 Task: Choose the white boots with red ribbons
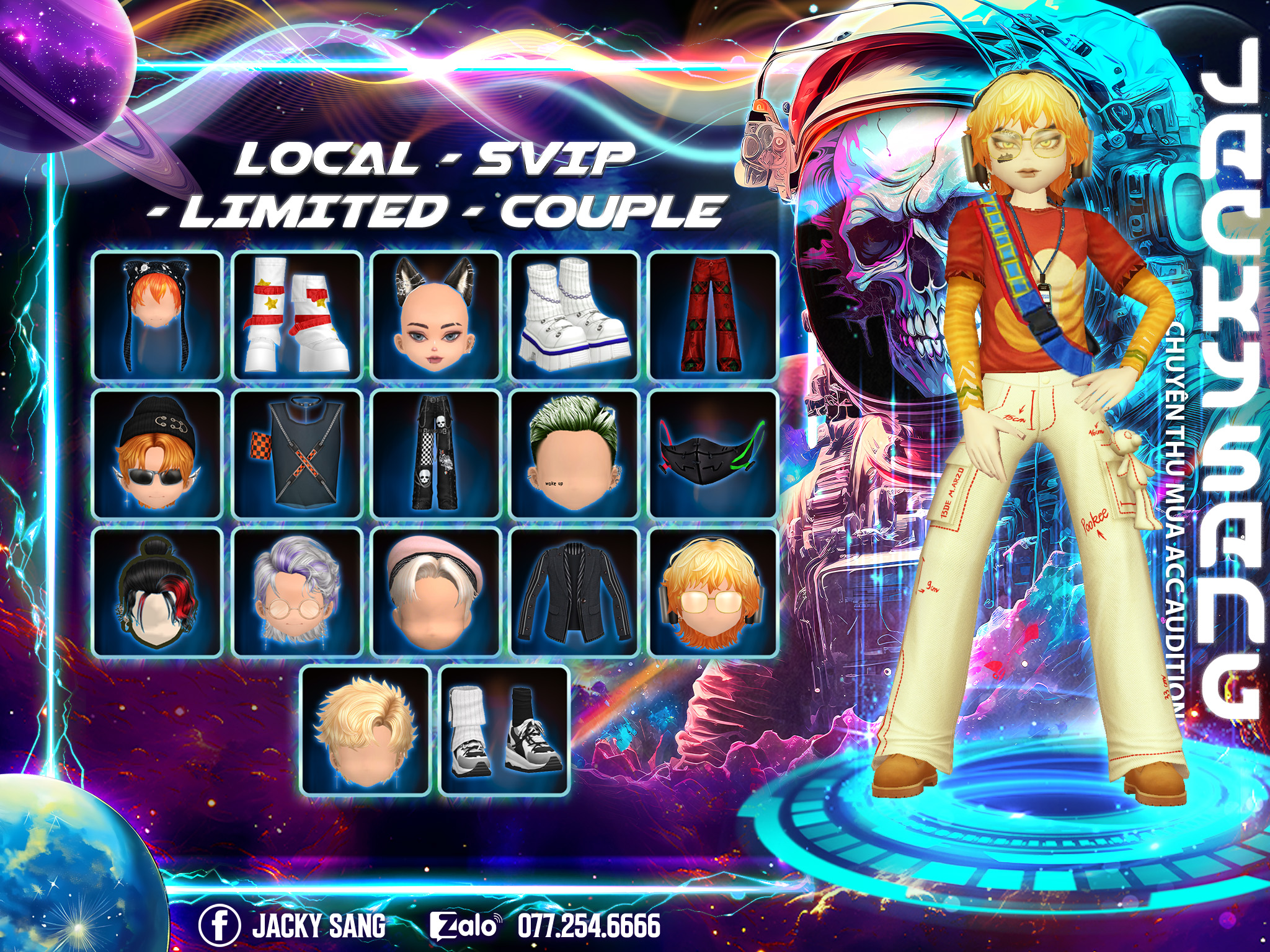tap(296, 315)
